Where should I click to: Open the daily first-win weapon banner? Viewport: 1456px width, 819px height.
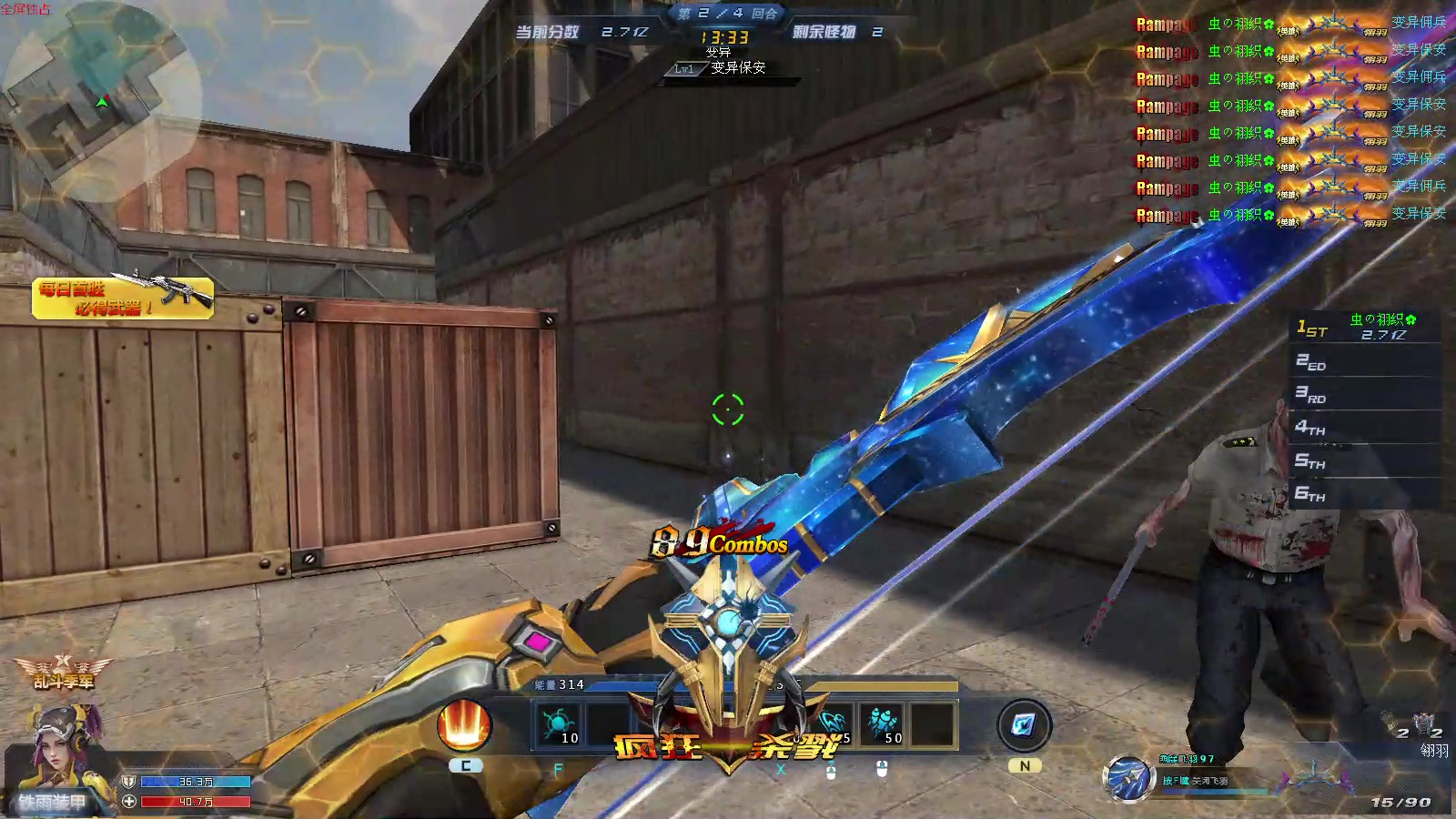coord(123,298)
